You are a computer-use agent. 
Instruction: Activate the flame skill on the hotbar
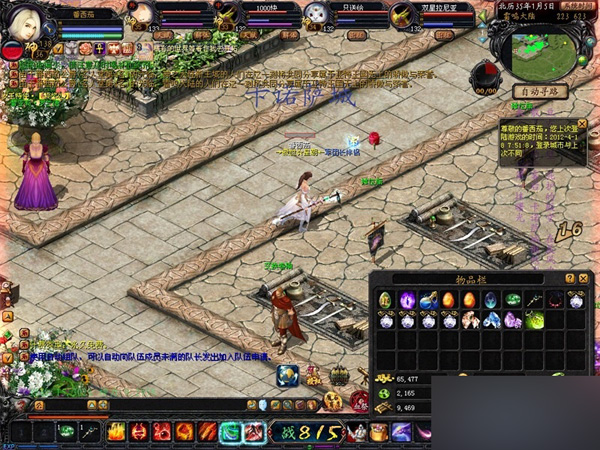(117, 432)
